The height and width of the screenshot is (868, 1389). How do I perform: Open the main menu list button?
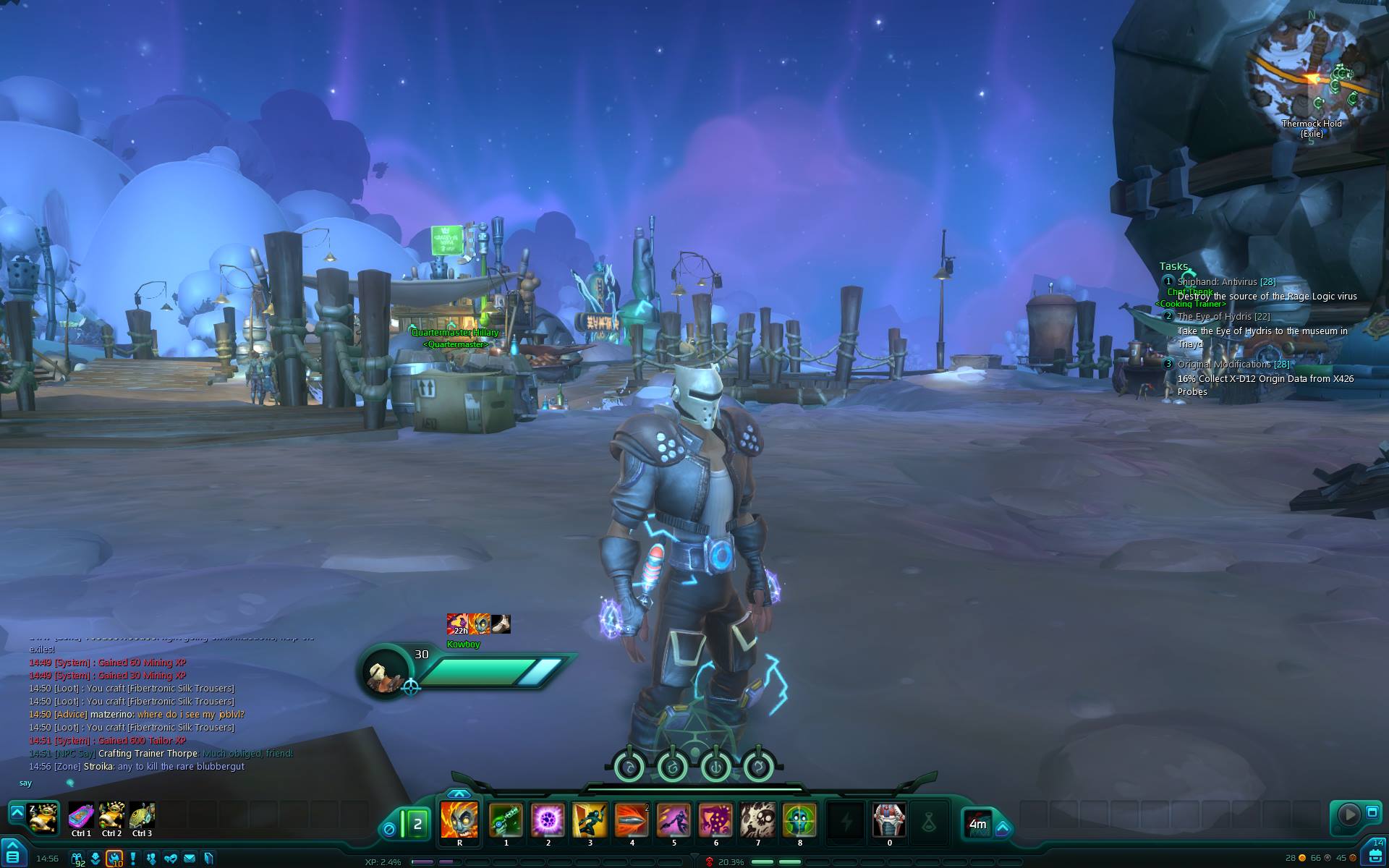click(12, 856)
